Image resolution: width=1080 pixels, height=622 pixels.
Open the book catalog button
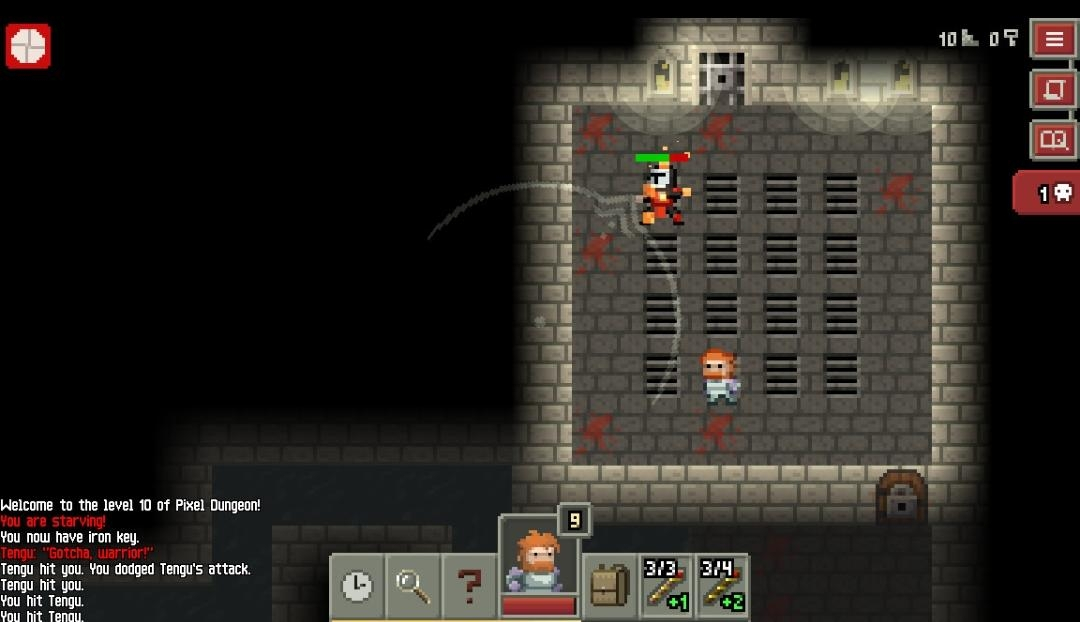[x=1054, y=139]
